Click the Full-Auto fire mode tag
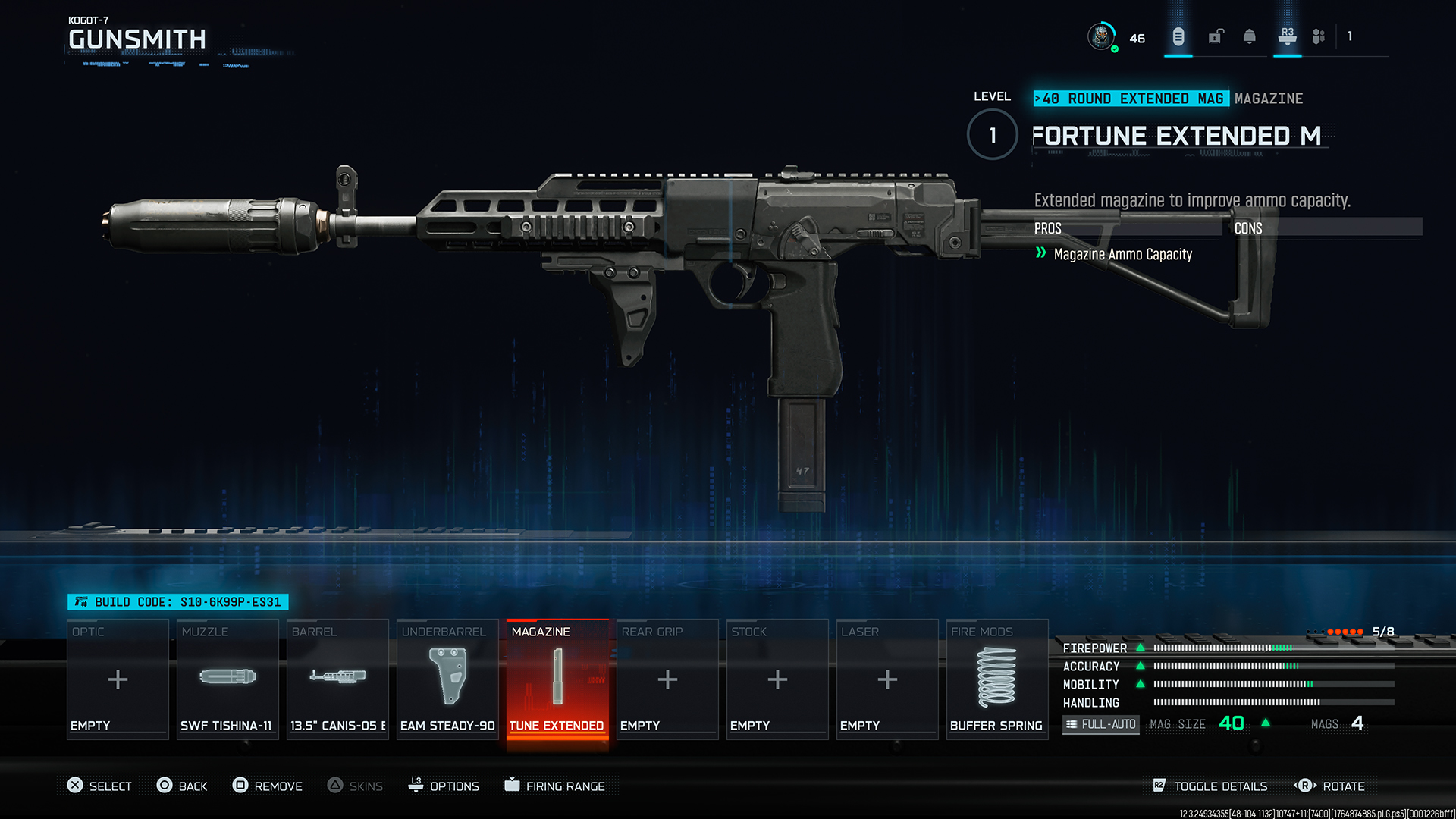Screen dimensions: 1456x819 [1101, 724]
